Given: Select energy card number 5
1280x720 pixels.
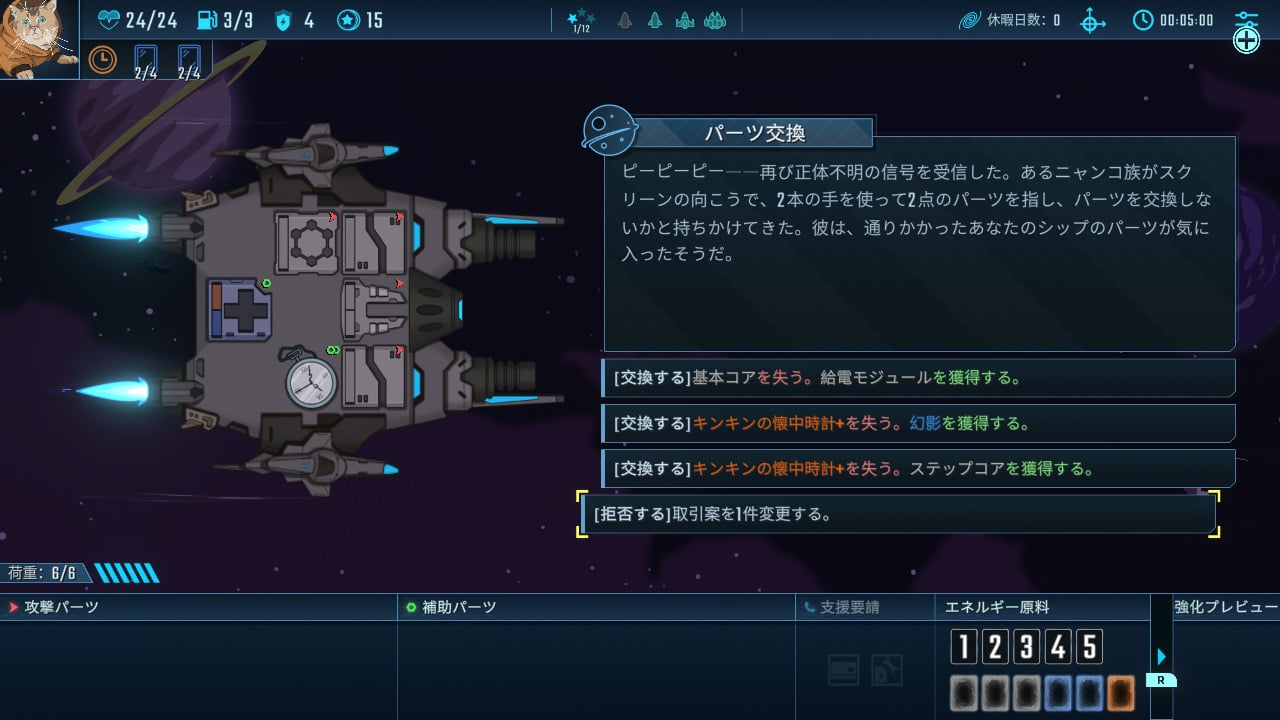Looking at the screenshot, I should 1089,647.
